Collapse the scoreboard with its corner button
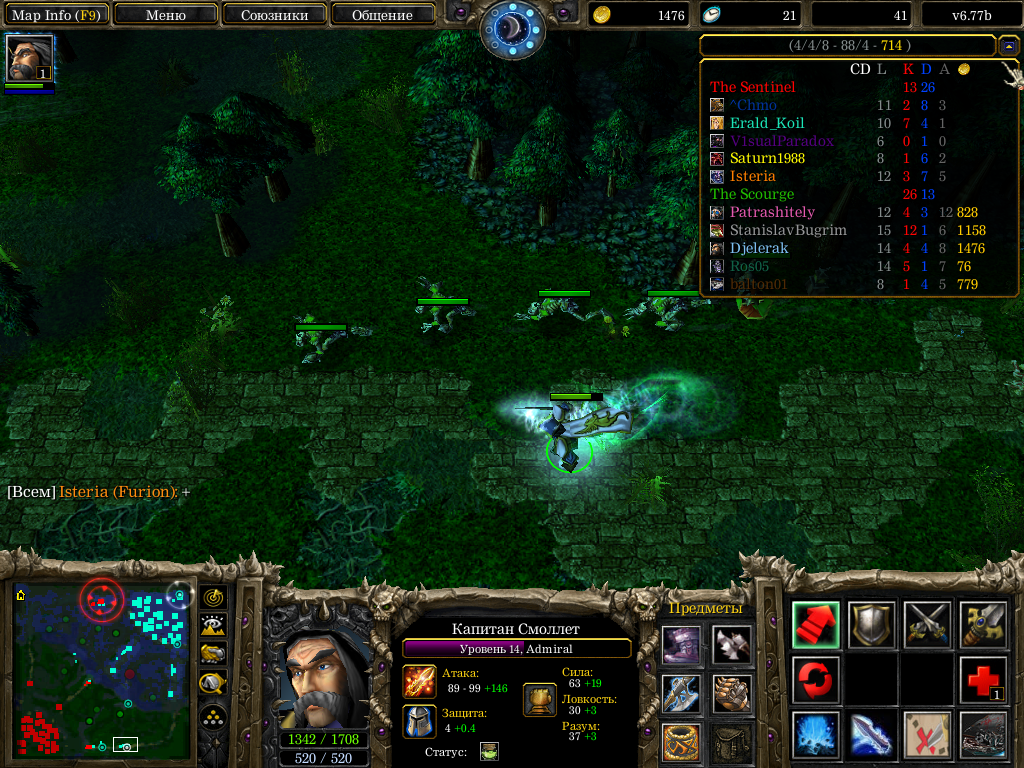The image size is (1024, 768). [x=1009, y=45]
